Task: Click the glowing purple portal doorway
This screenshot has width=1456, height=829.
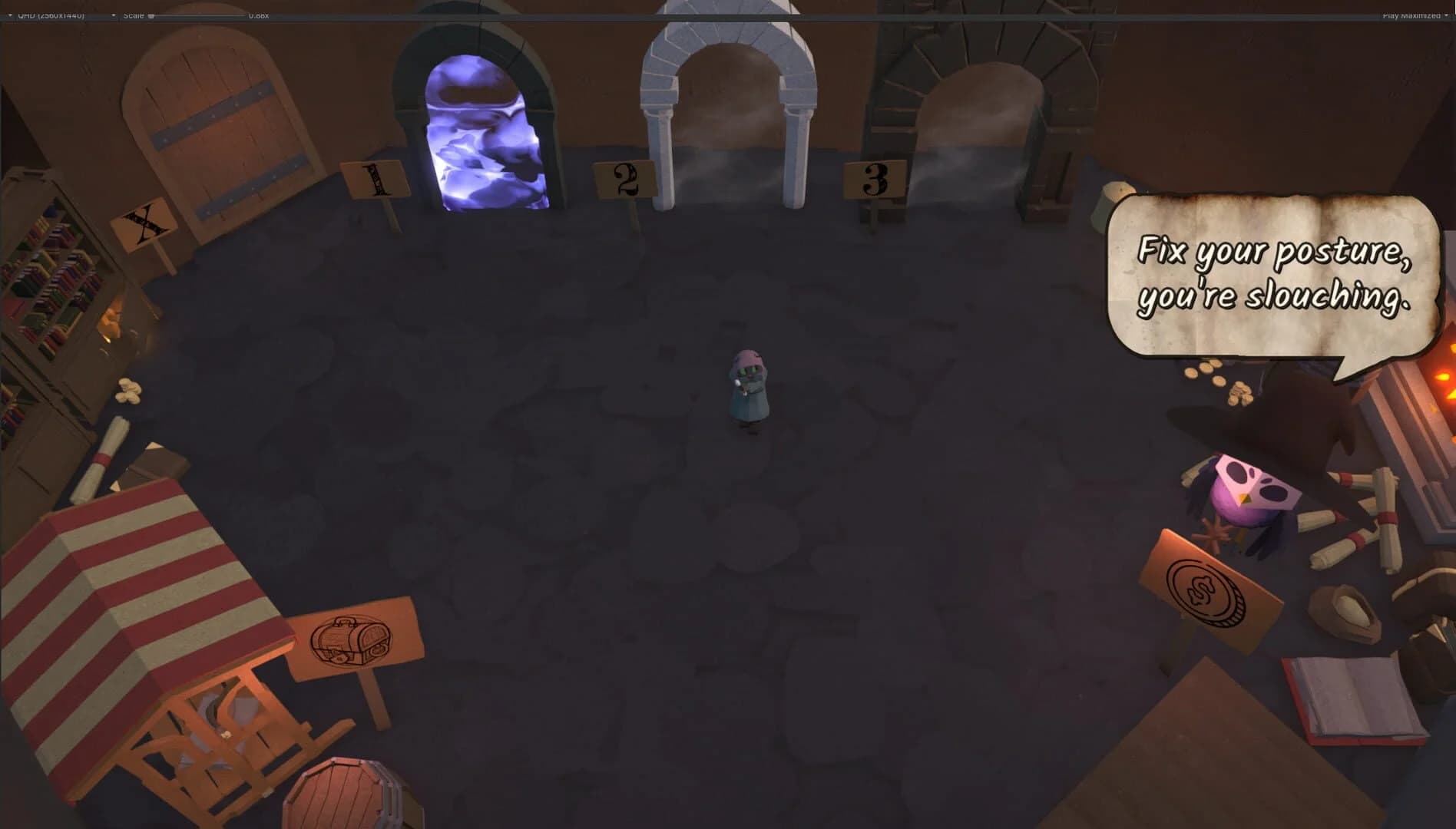Action: (x=484, y=130)
